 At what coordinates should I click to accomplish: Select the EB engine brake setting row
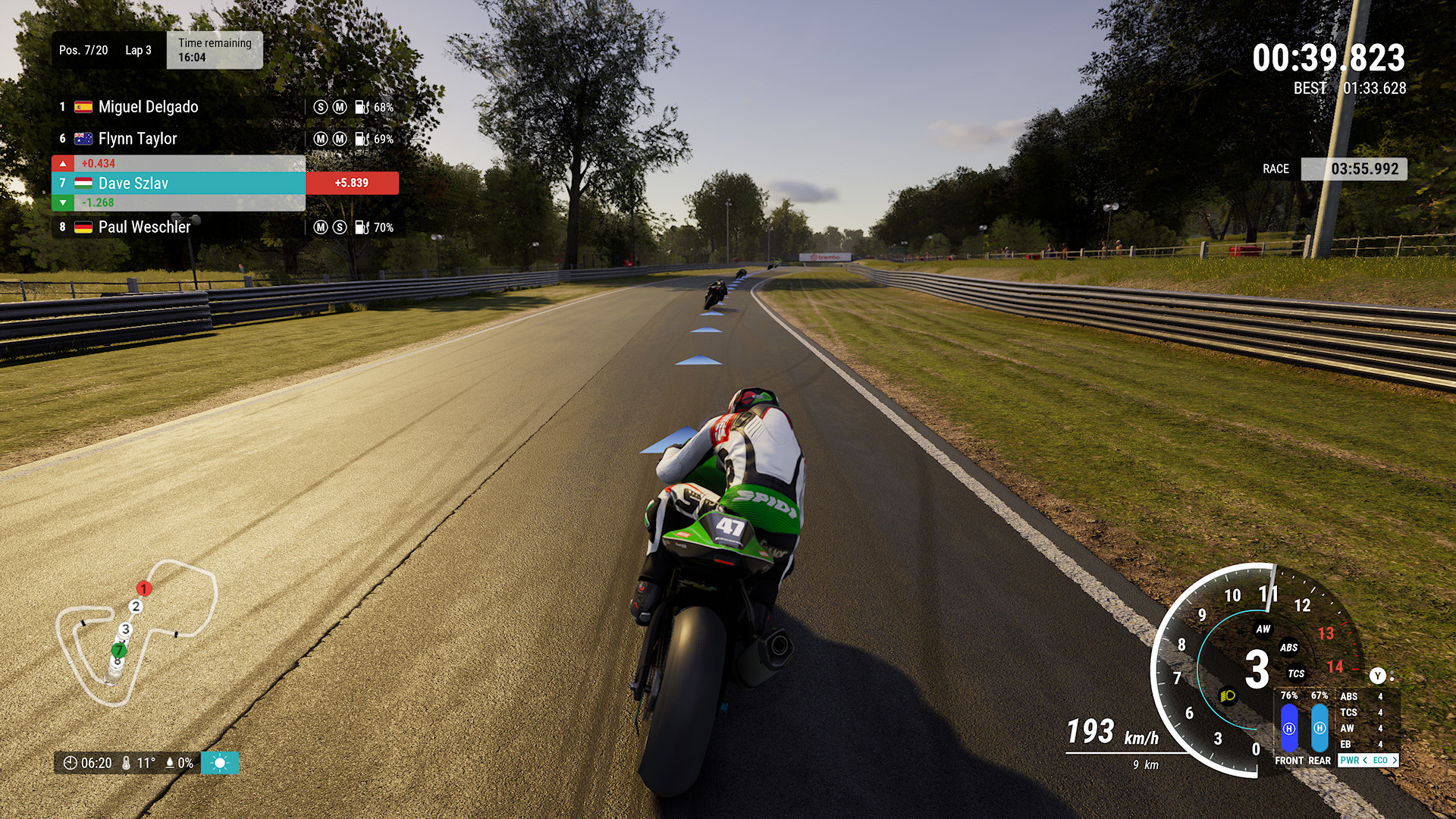[x=1362, y=744]
